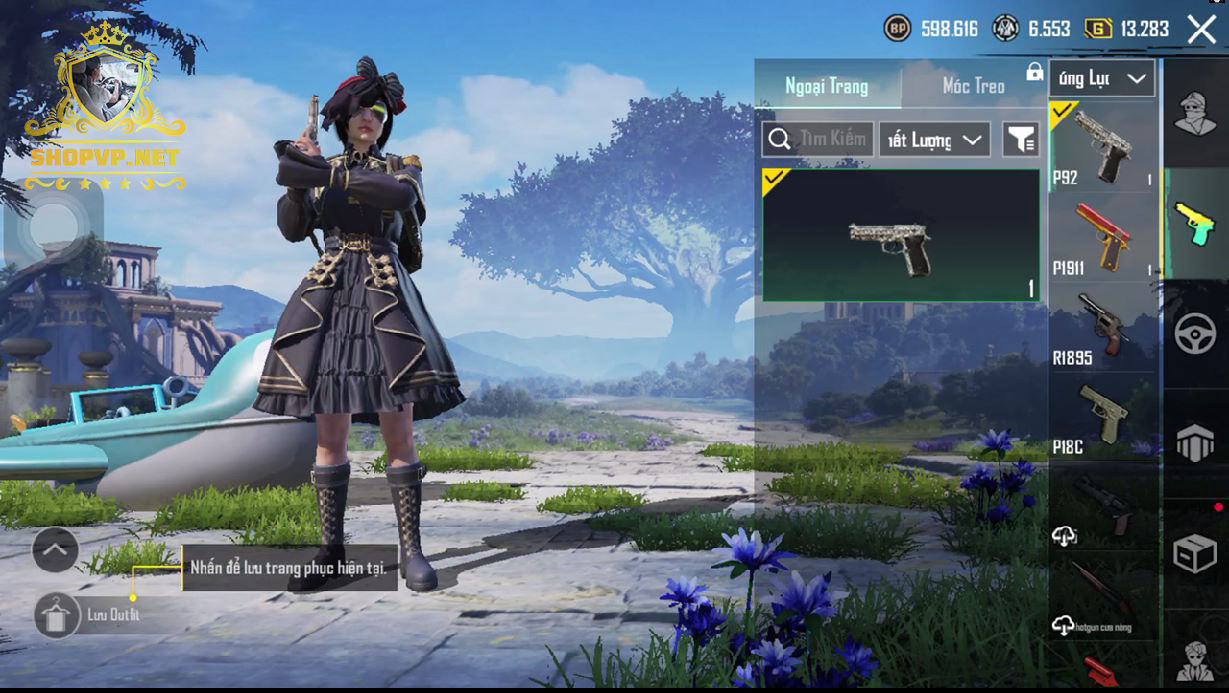
Task: Open the Móc Treo tab
Action: coord(973,86)
